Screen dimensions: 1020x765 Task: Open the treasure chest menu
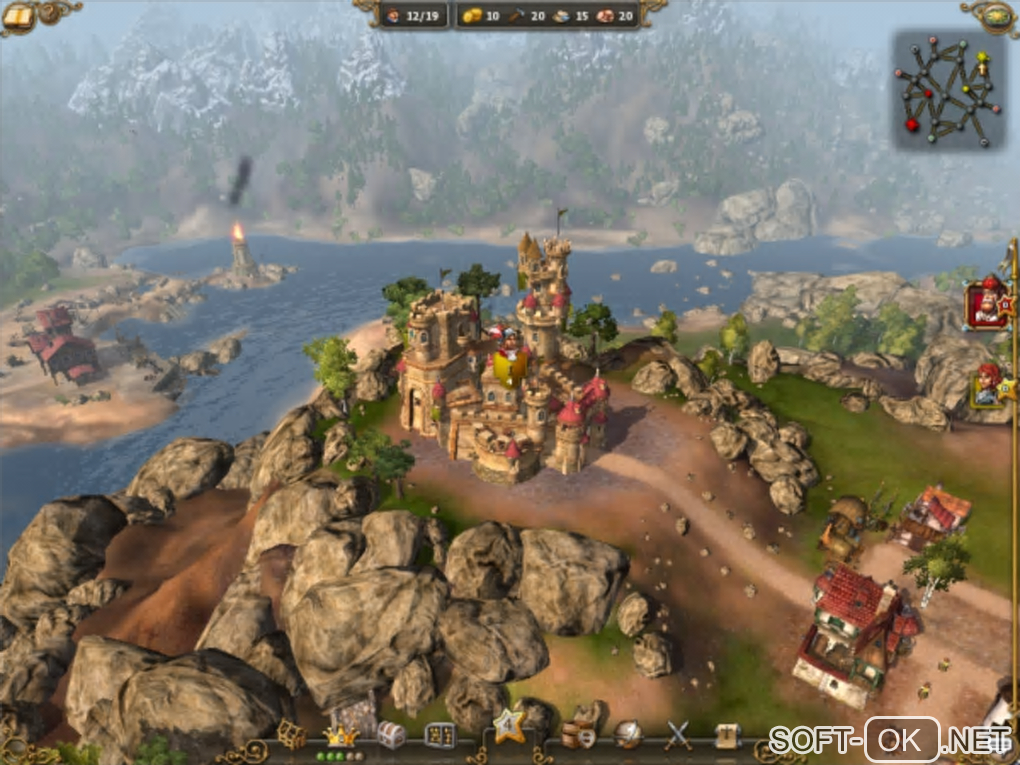391,736
